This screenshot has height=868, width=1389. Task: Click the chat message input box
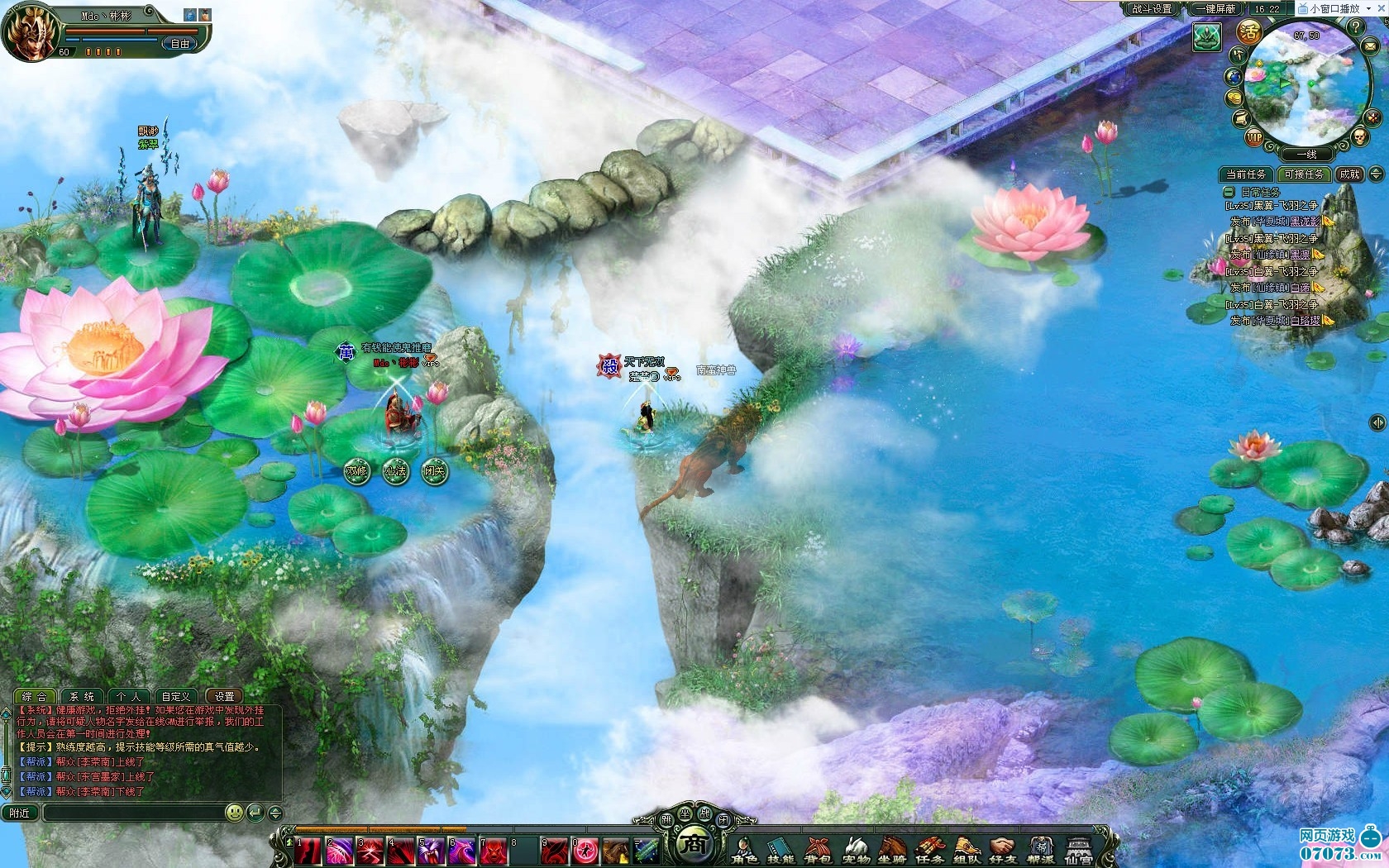132,813
